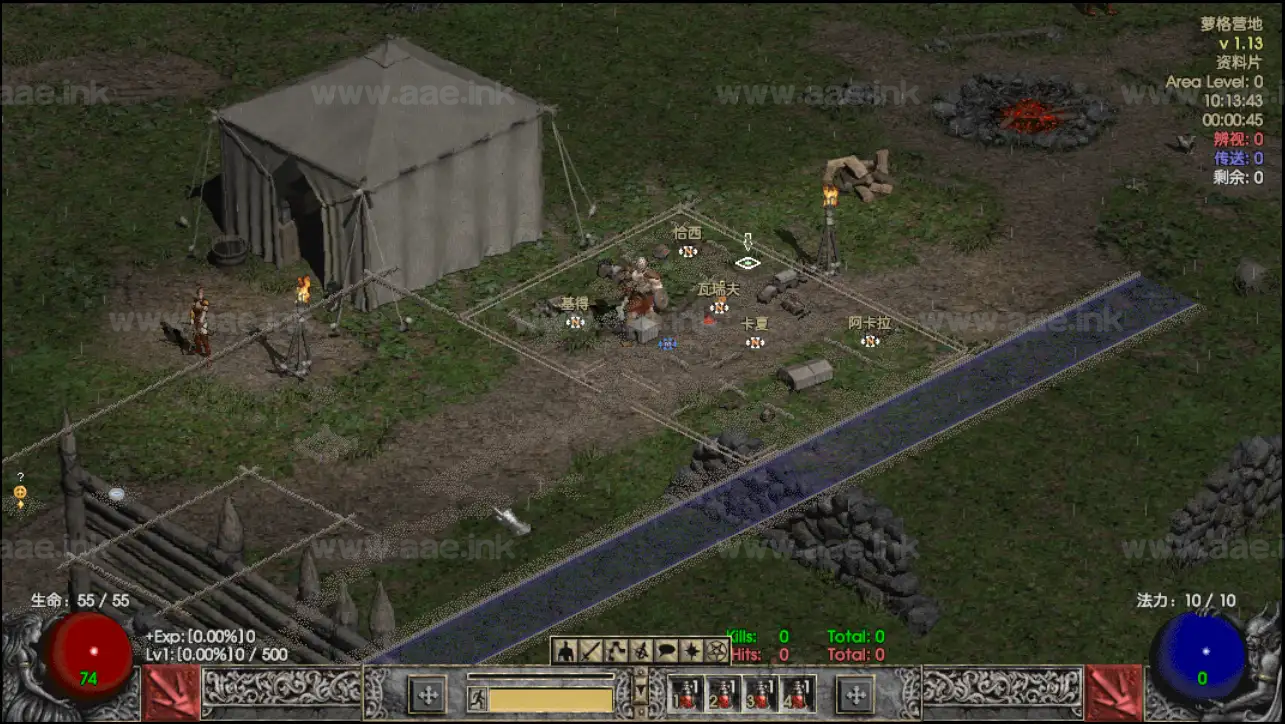
Task: Open inventory via the sword icon
Action: click(x=591, y=651)
